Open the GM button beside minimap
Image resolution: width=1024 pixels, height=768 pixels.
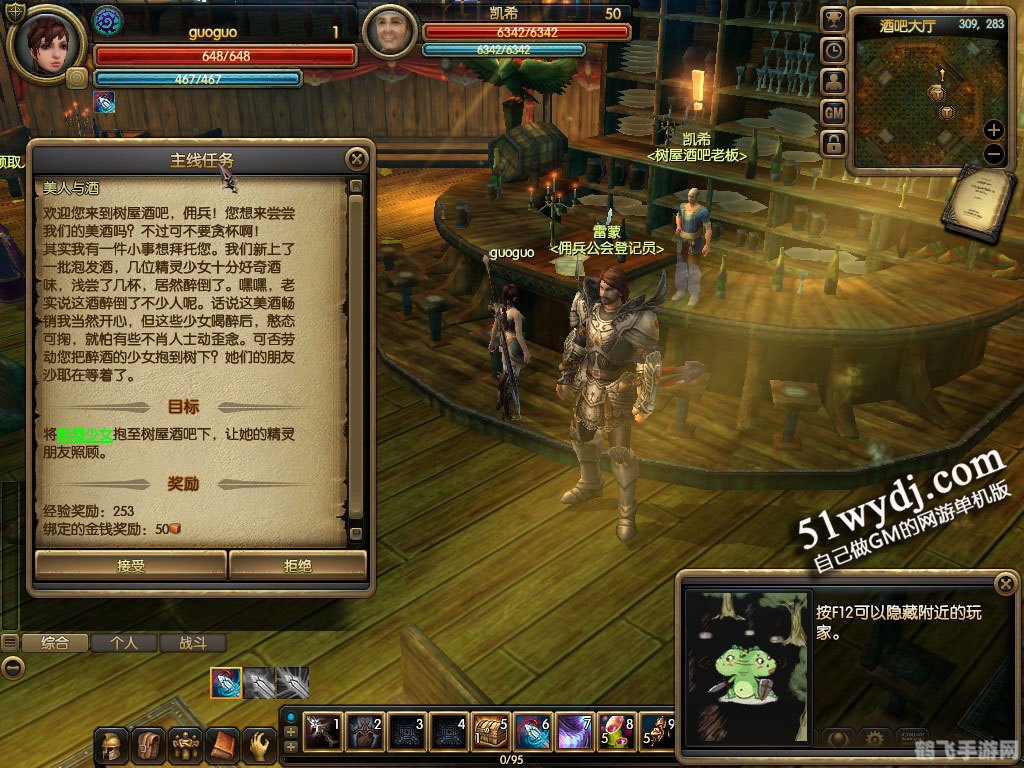(834, 113)
